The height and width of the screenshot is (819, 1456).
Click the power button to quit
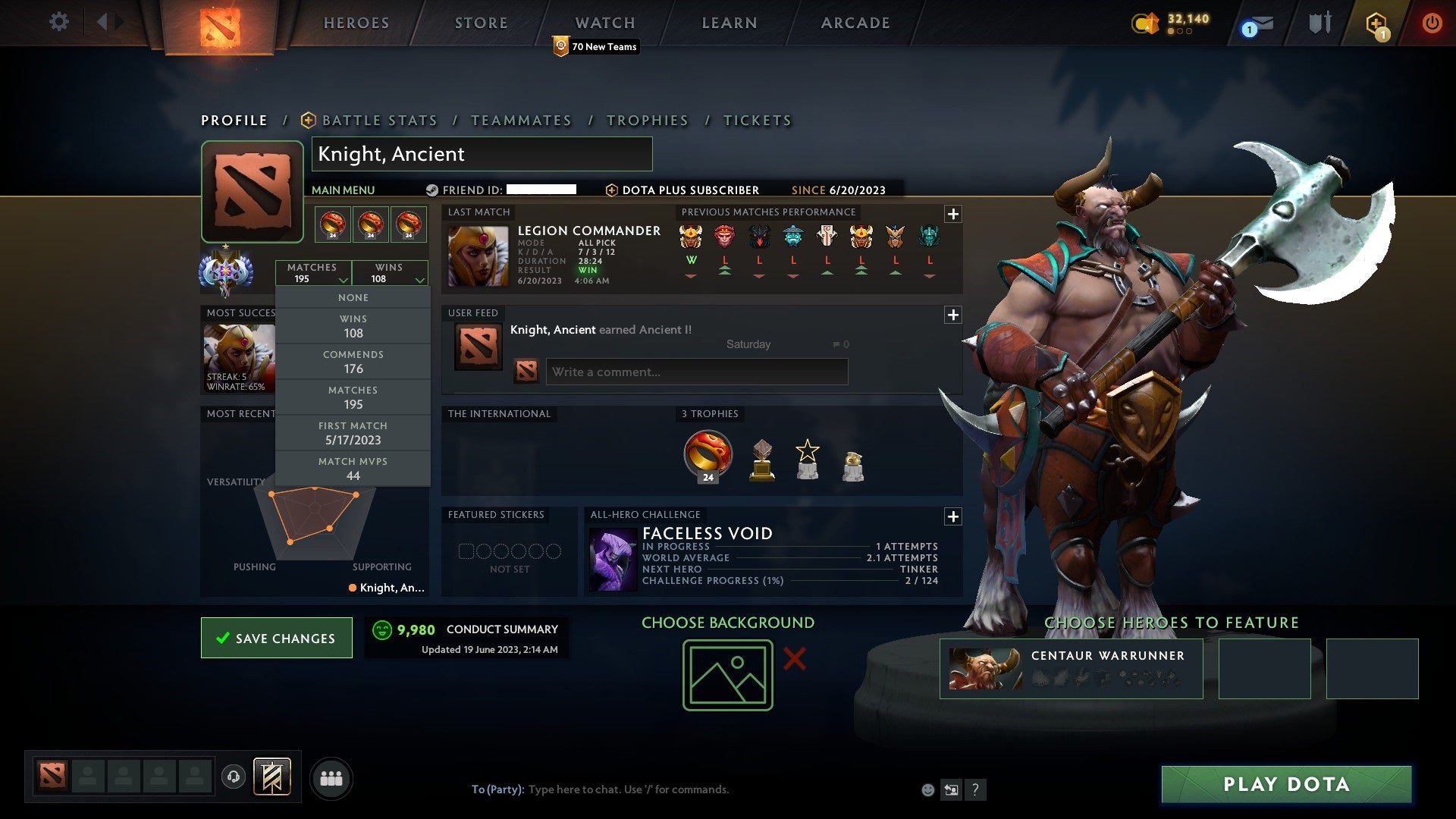click(x=1432, y=23)
